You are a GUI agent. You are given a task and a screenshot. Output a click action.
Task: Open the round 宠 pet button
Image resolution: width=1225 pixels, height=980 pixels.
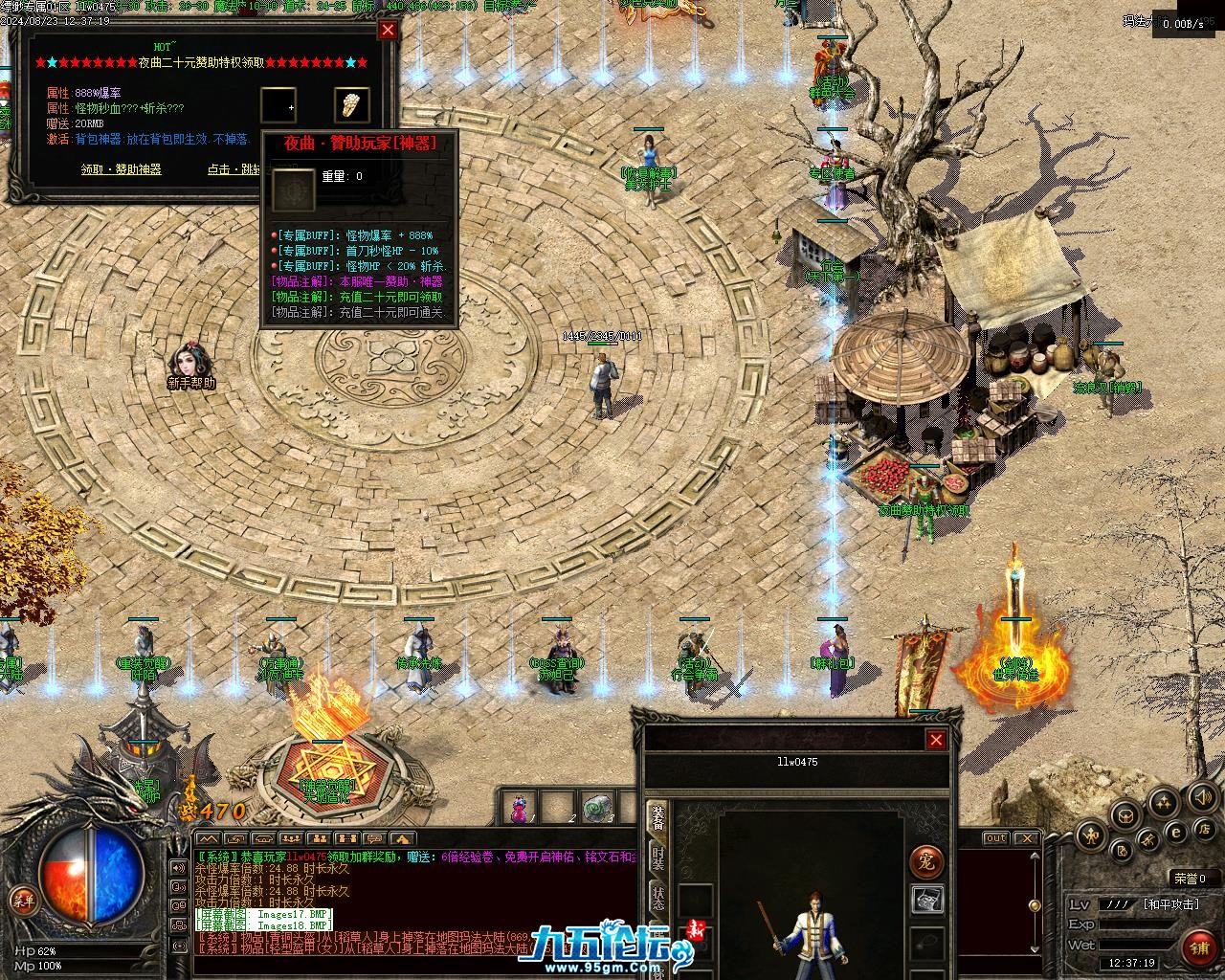coord(925,860)
